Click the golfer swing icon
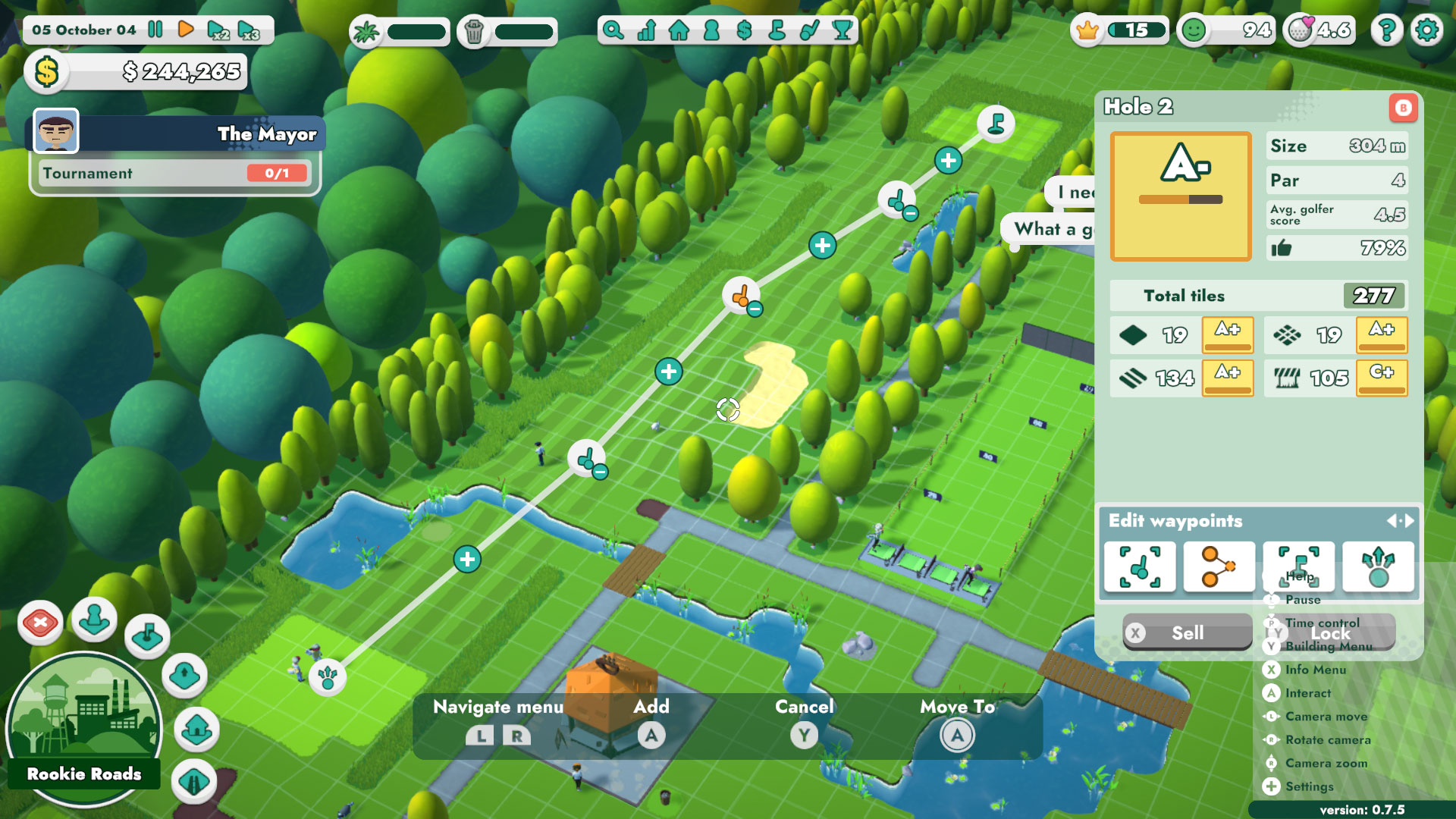The width and height of the screenshot is (1456, 819). click(x=808, y=32)
